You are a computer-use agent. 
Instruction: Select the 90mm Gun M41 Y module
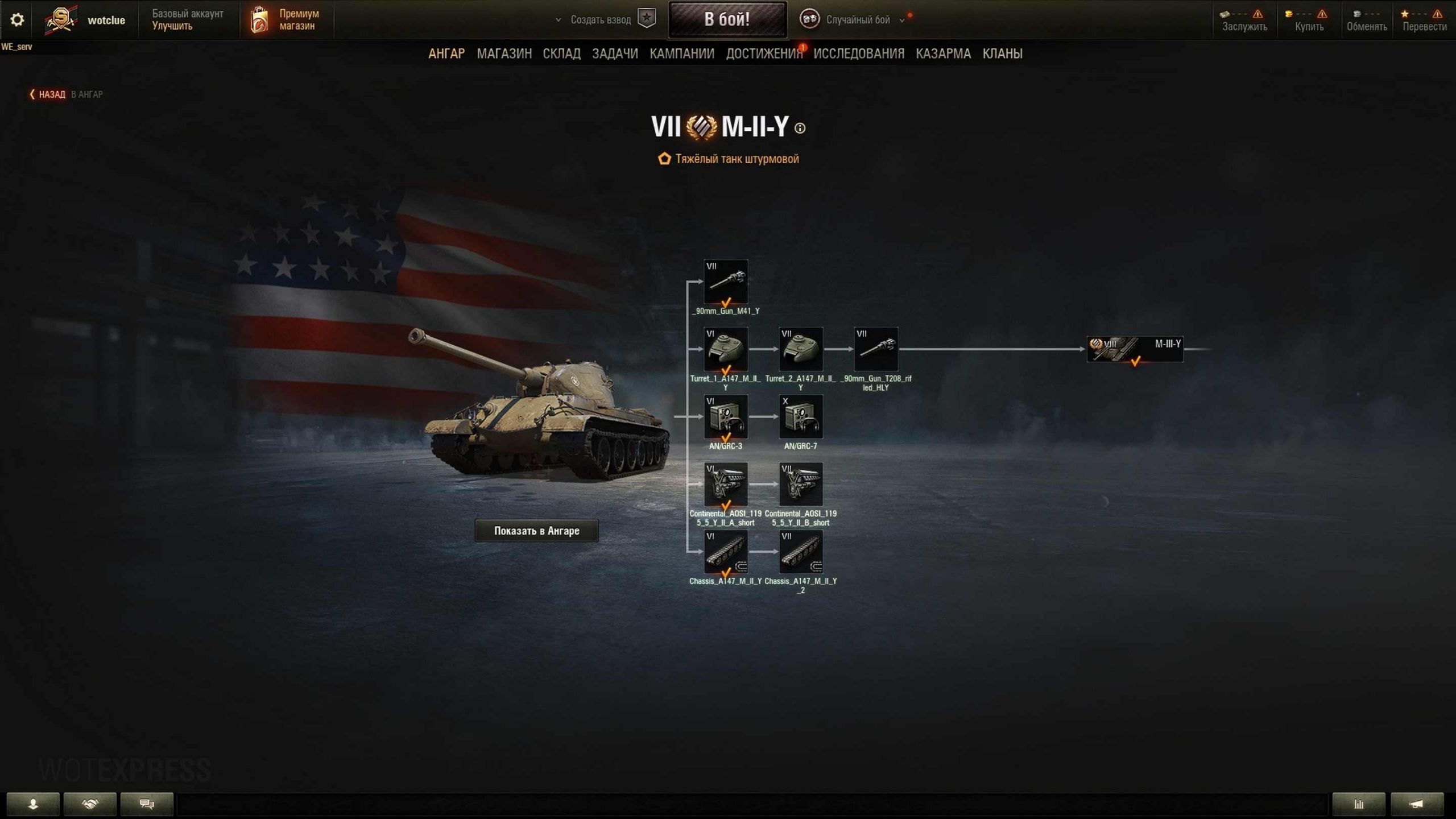coord(726,282)
